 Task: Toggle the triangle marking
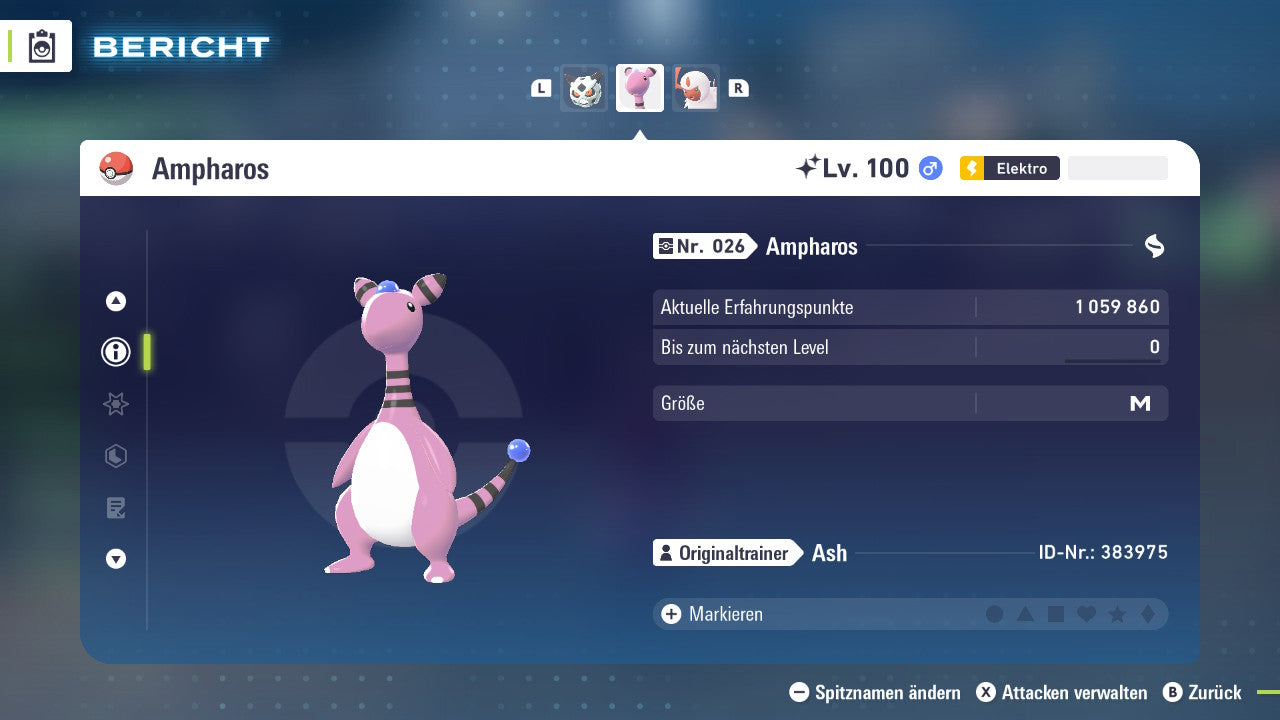tap(1025, 614)
